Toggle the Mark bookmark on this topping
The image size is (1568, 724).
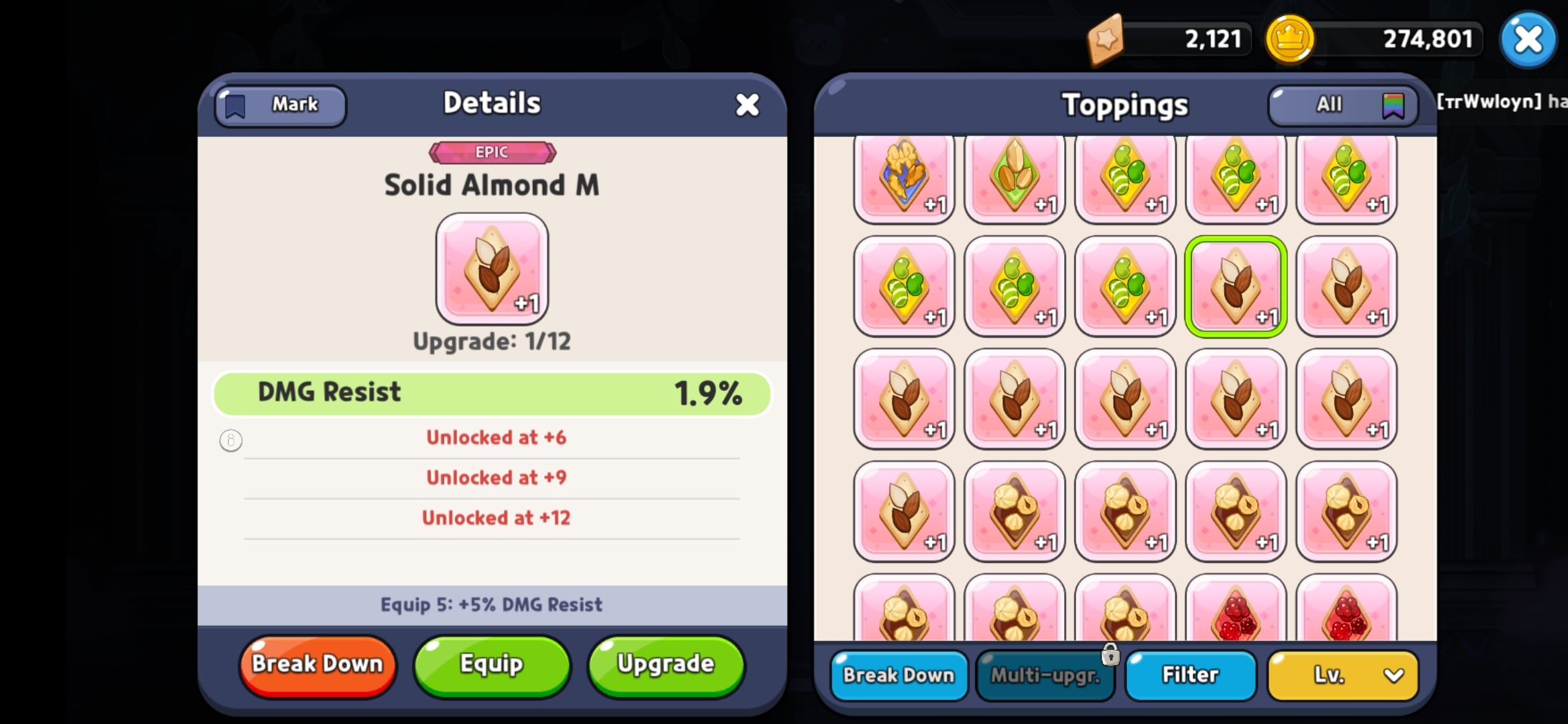(279, 104)
